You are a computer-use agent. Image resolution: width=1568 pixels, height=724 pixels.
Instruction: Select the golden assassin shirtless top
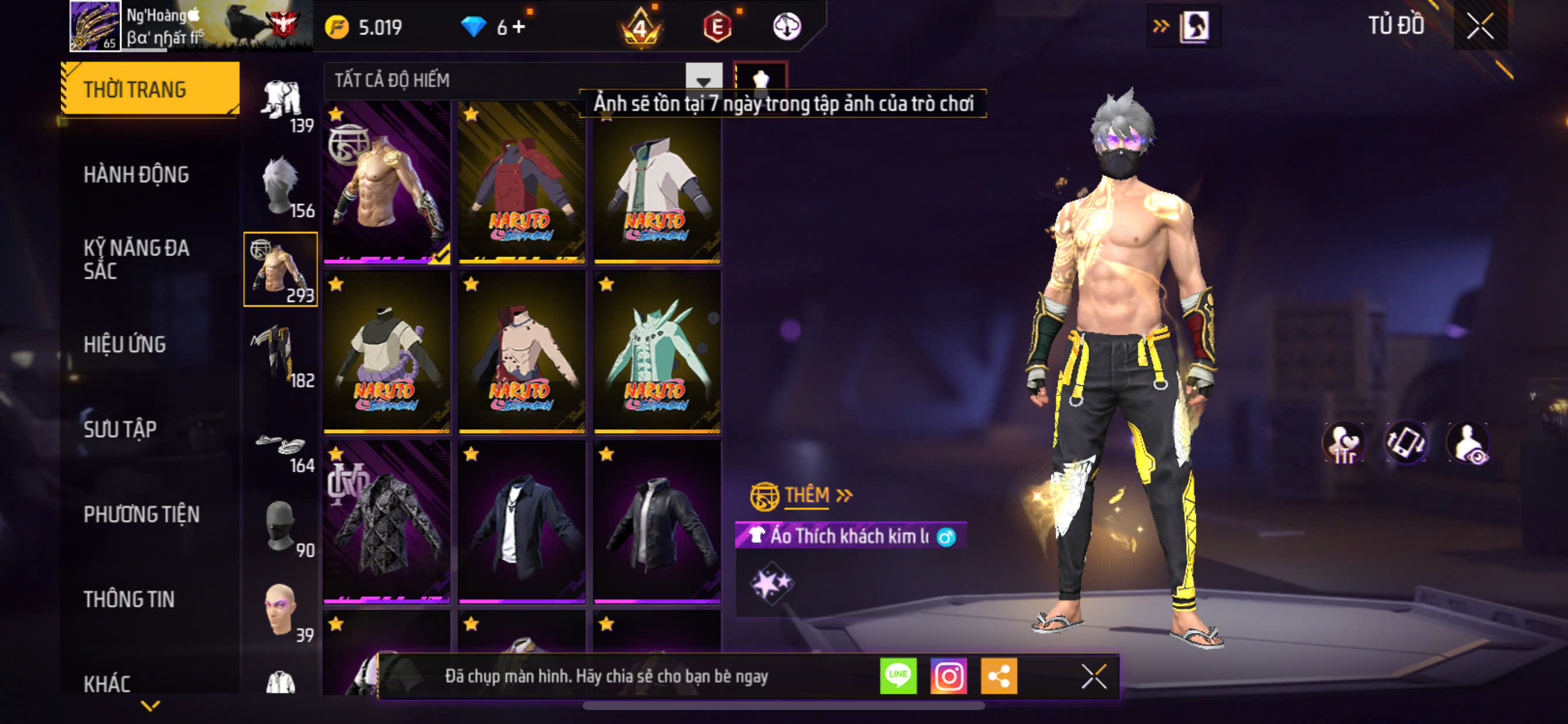[x=387, y=182]
